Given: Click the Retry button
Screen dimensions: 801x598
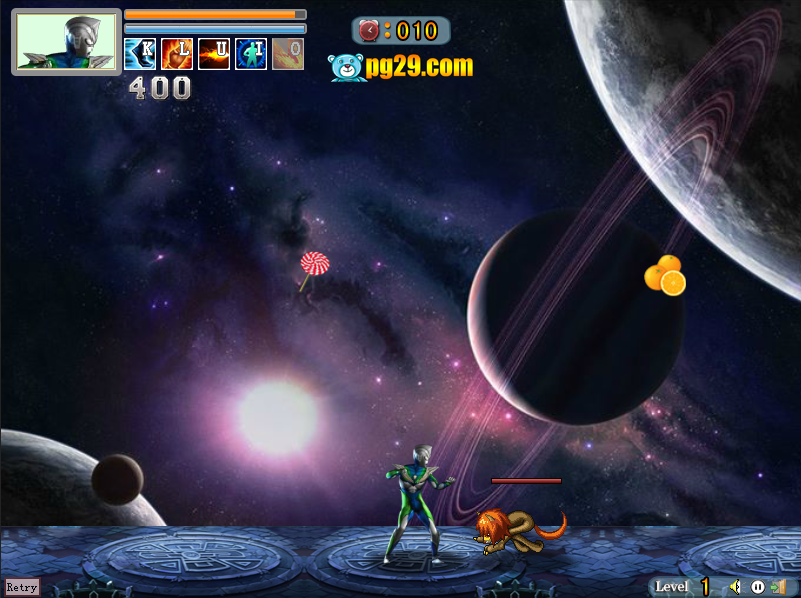Looking at the screenshot, I should pyautogui.click(x=22, y=587).
